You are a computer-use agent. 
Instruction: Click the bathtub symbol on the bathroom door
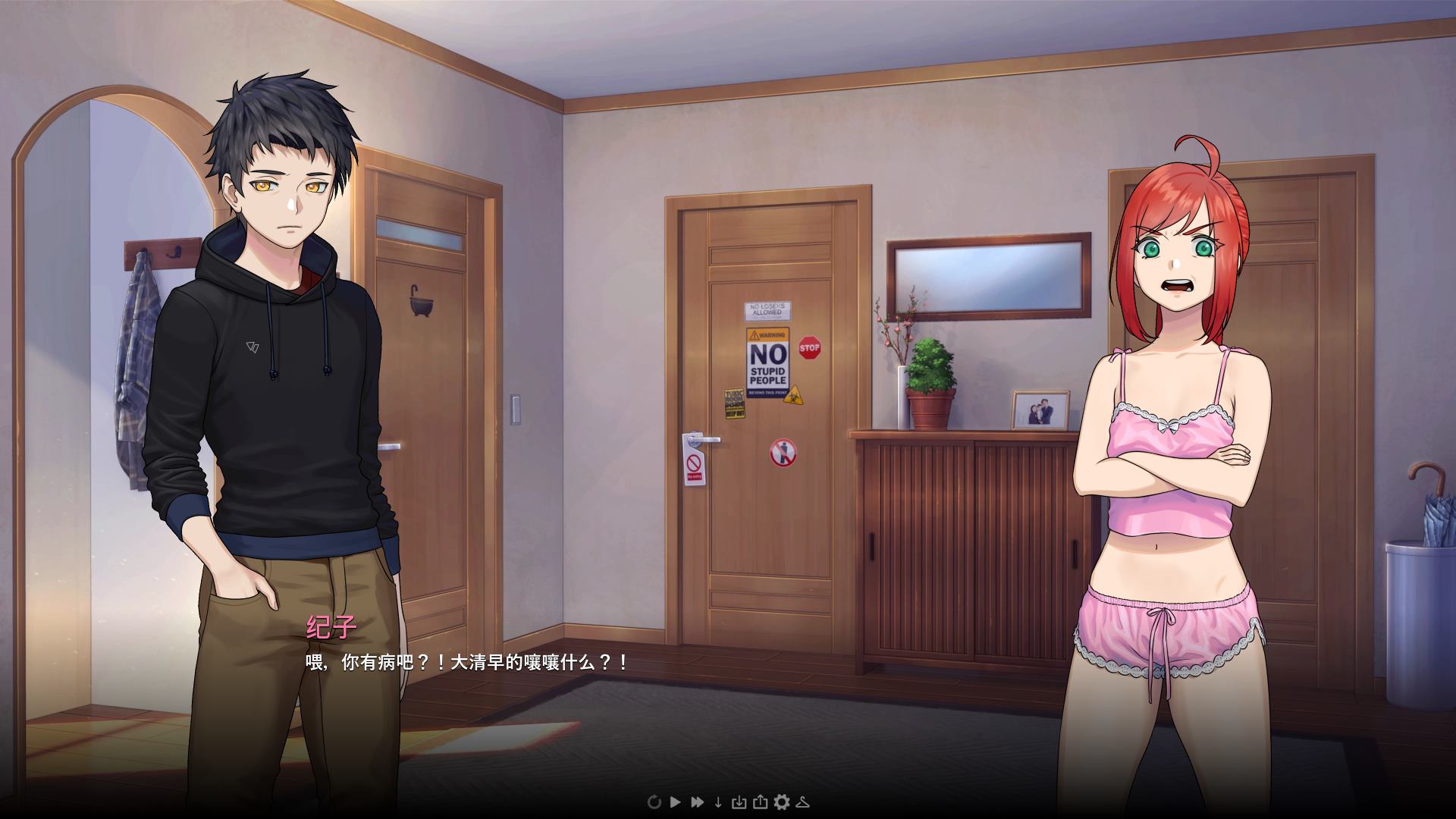423,300
